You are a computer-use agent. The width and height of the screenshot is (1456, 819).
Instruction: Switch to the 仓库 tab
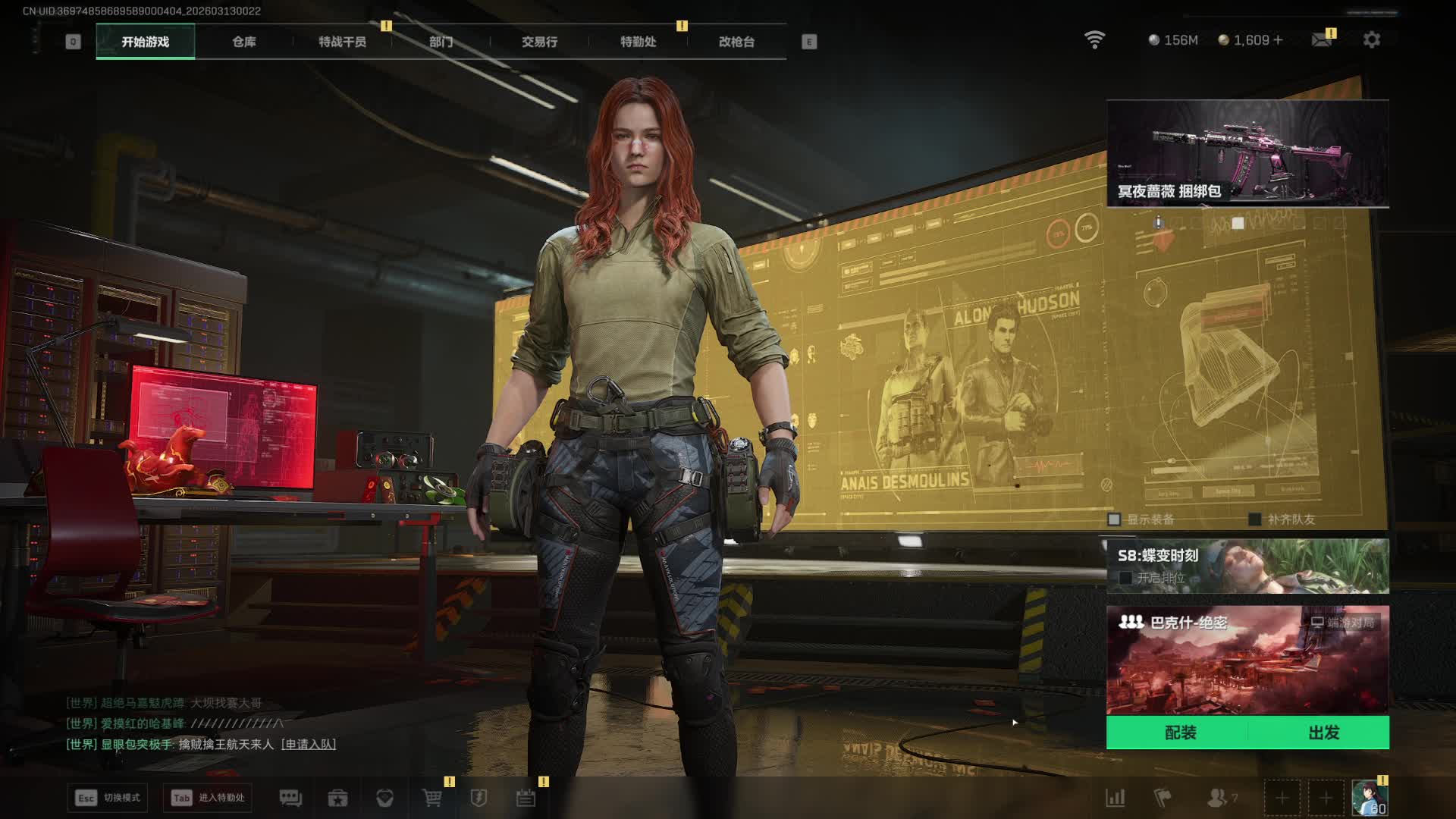(x=243, y=42)
